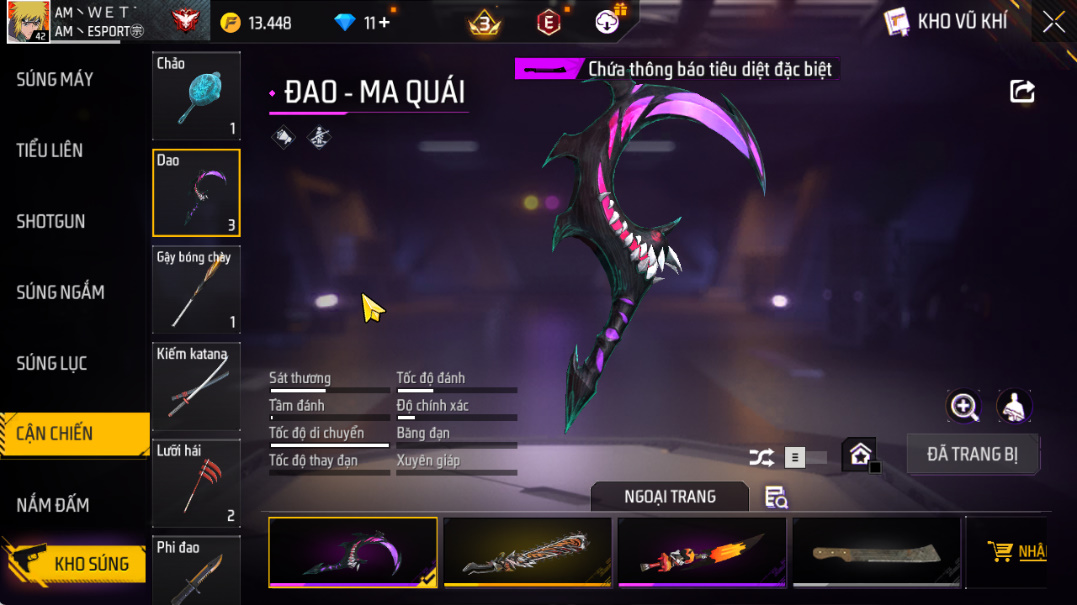Open the Shotgun weapon category
The image size is (1077, 605).
51,221
